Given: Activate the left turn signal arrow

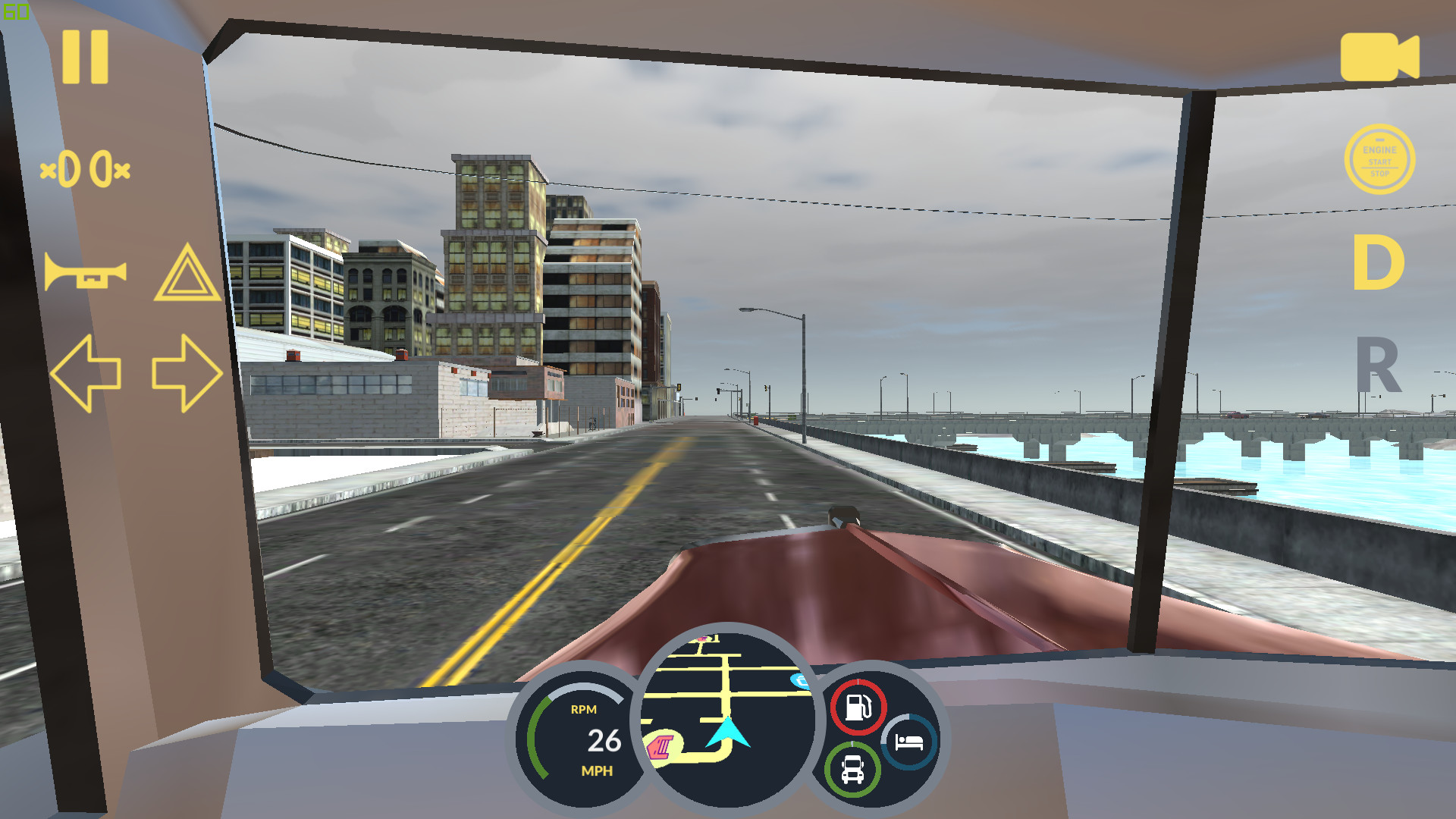Looking at the screenshot, I should click(85, 373).
